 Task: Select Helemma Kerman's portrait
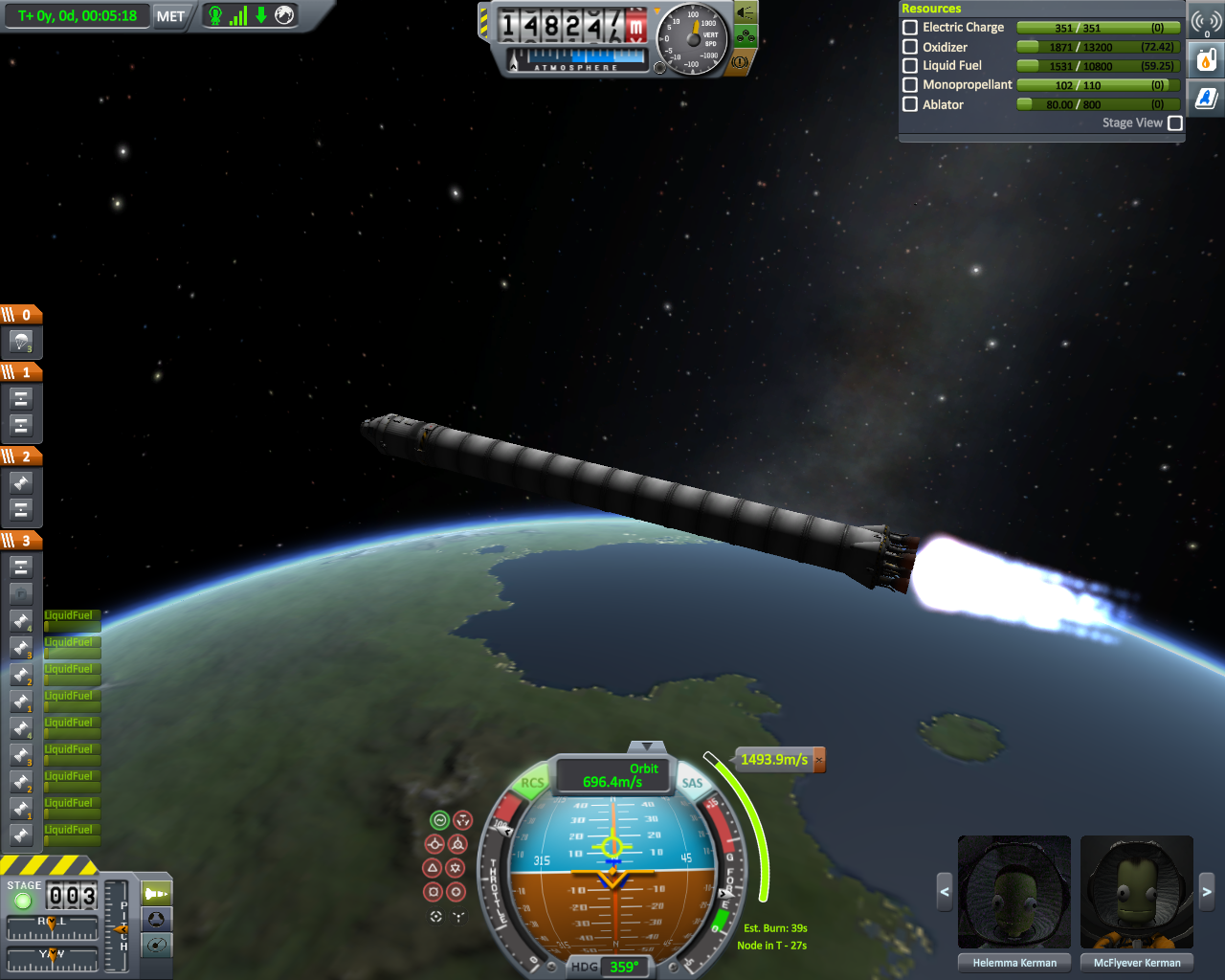tap(1014, 892)
